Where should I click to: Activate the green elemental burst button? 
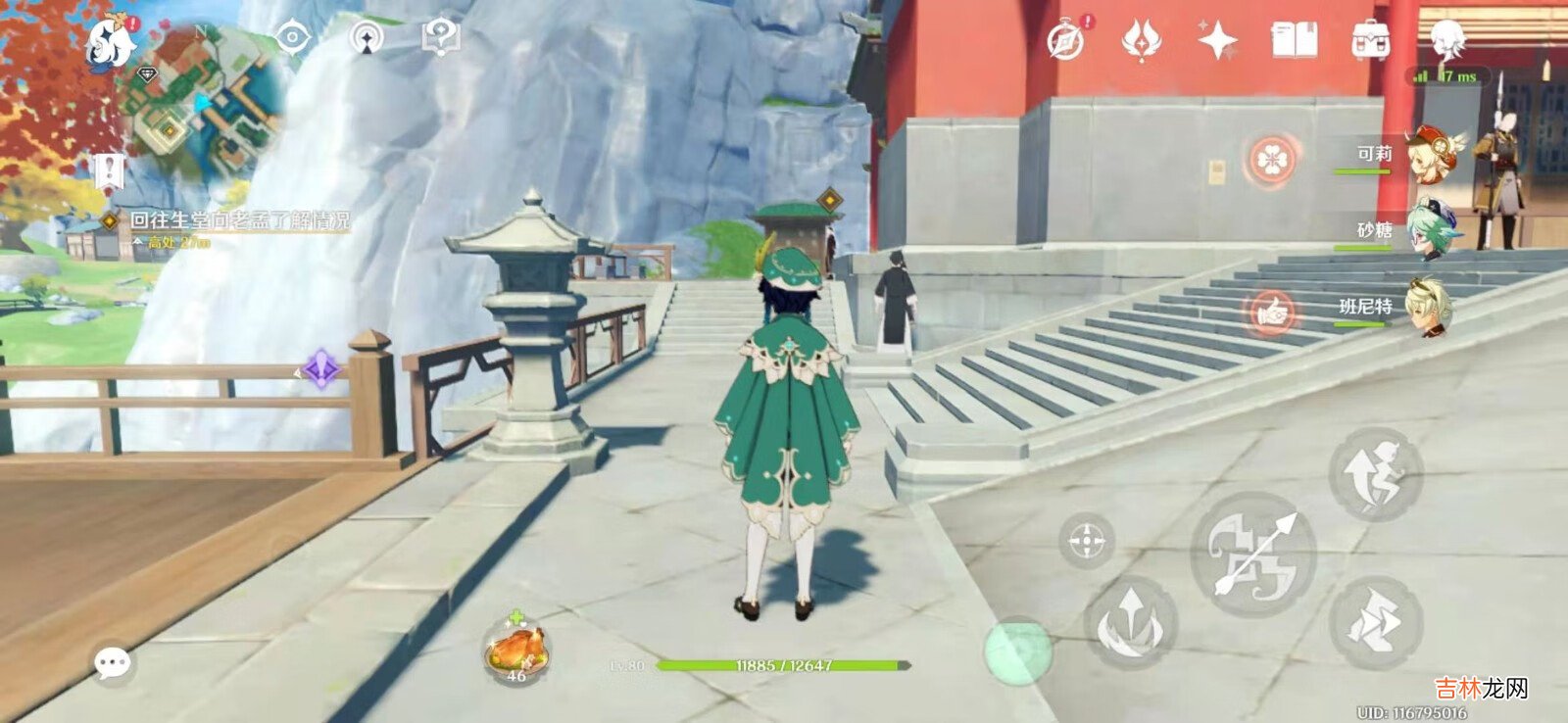coord(1017,651)
